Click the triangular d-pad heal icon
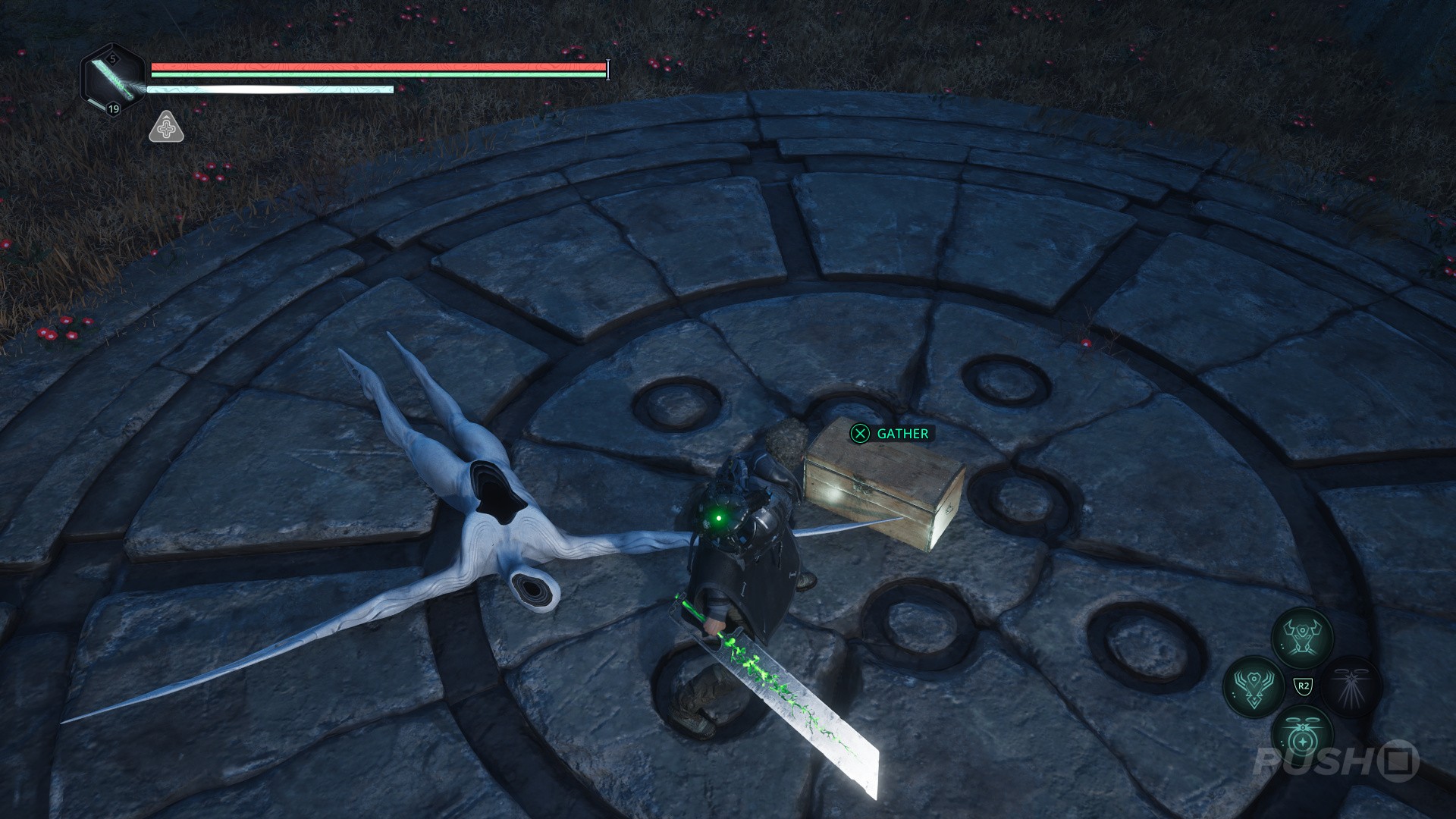 click(166, 127)
